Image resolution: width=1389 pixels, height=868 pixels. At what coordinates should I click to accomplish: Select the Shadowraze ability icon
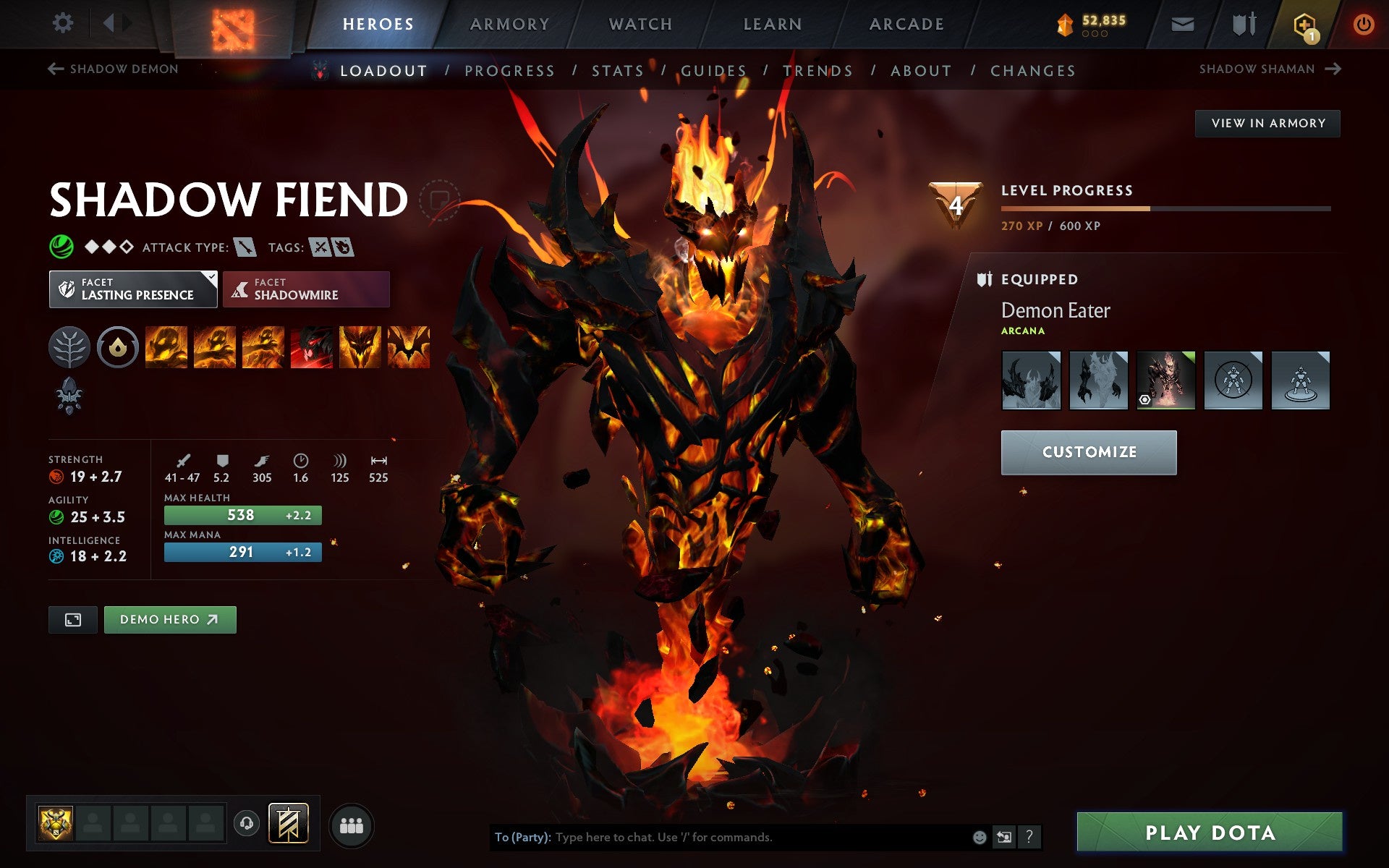click(x=166, y=346)
